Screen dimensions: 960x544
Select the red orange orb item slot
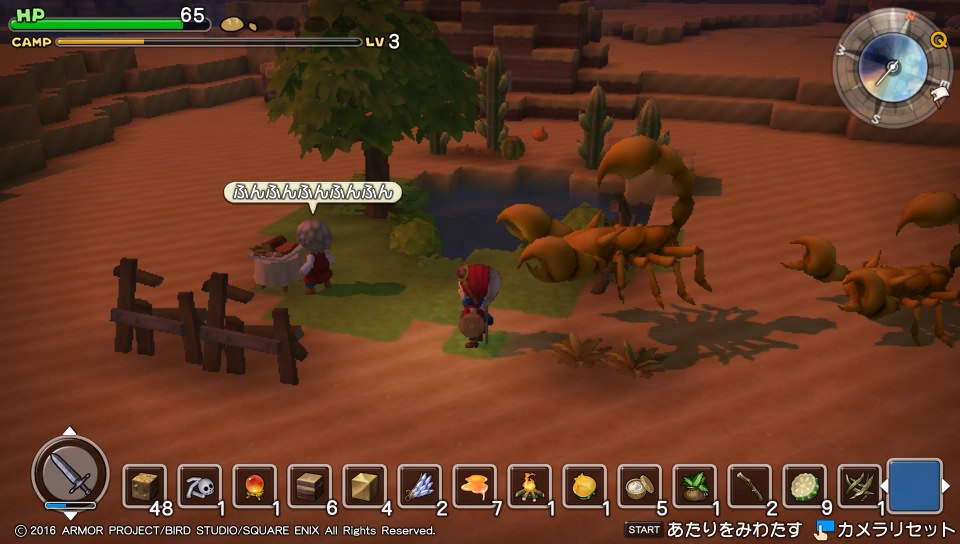pos(254,486)
